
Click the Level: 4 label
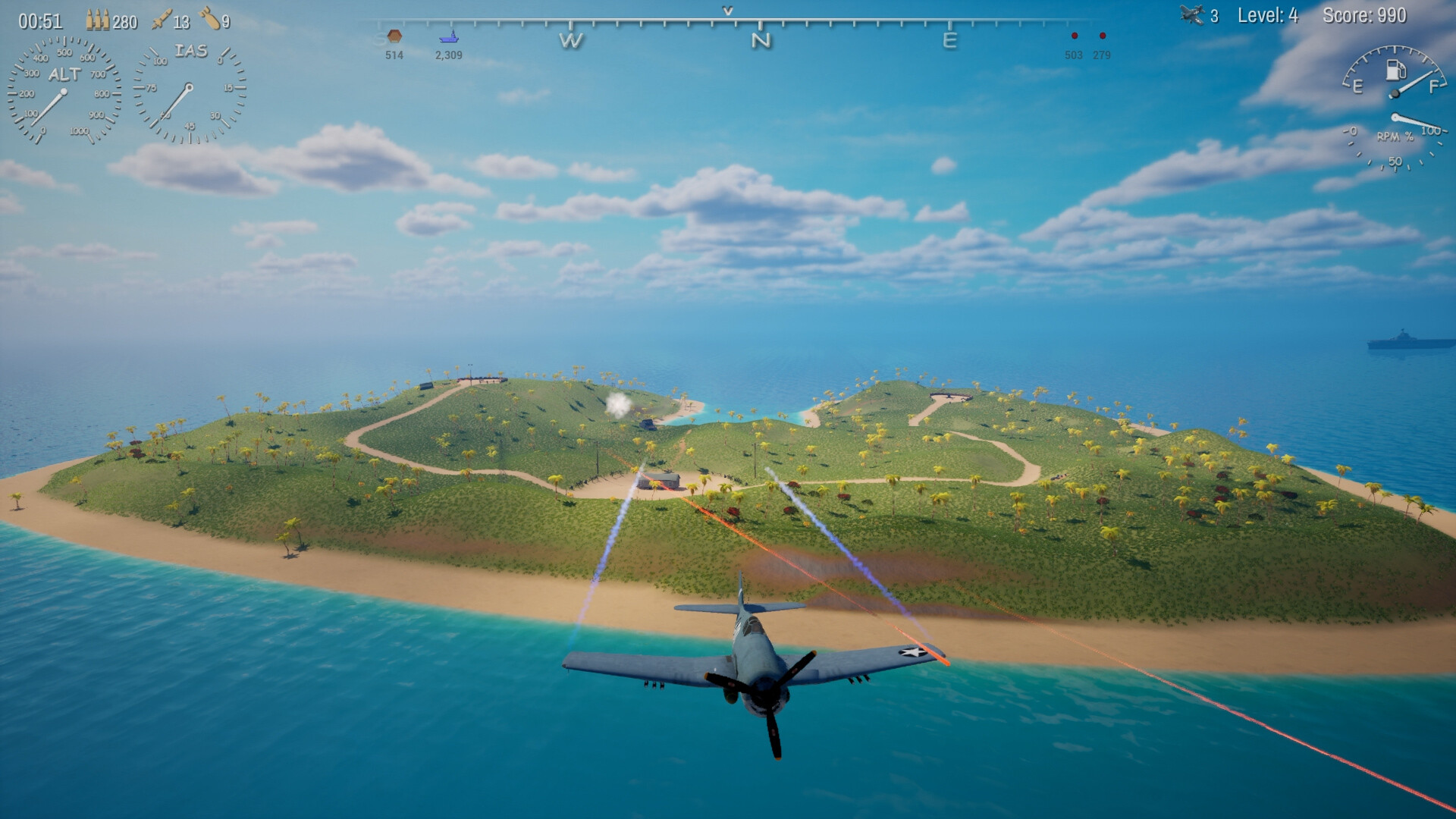[x=1268, y=13]
